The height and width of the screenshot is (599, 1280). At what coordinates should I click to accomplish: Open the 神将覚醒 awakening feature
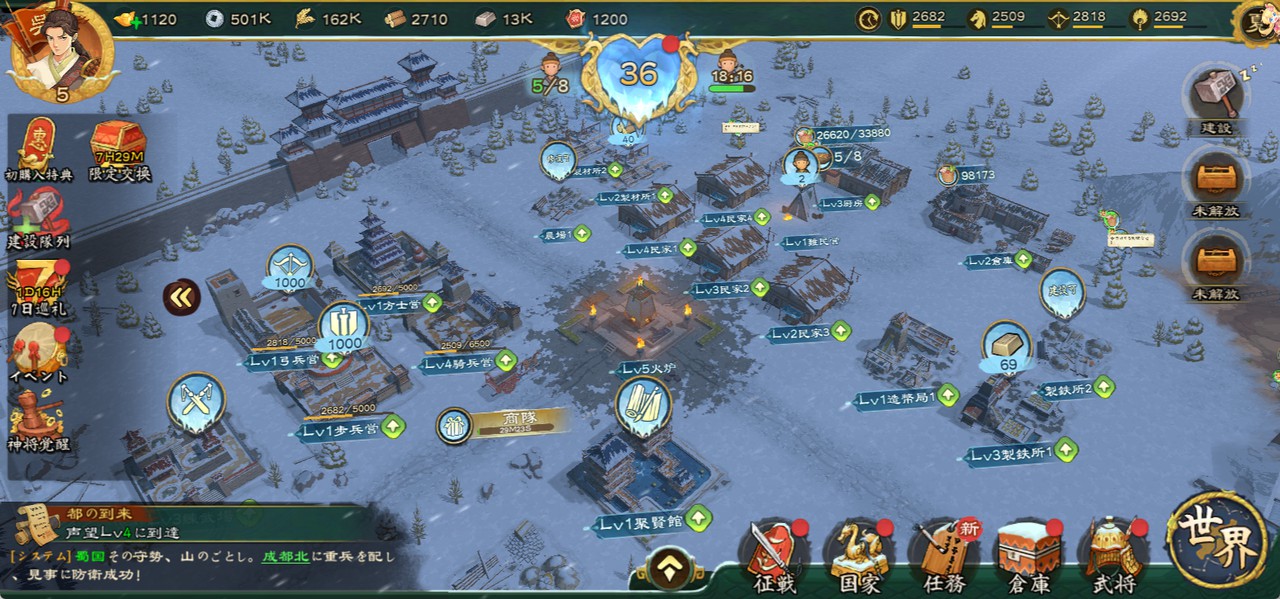pyautogui.click(x=38, y=420)
